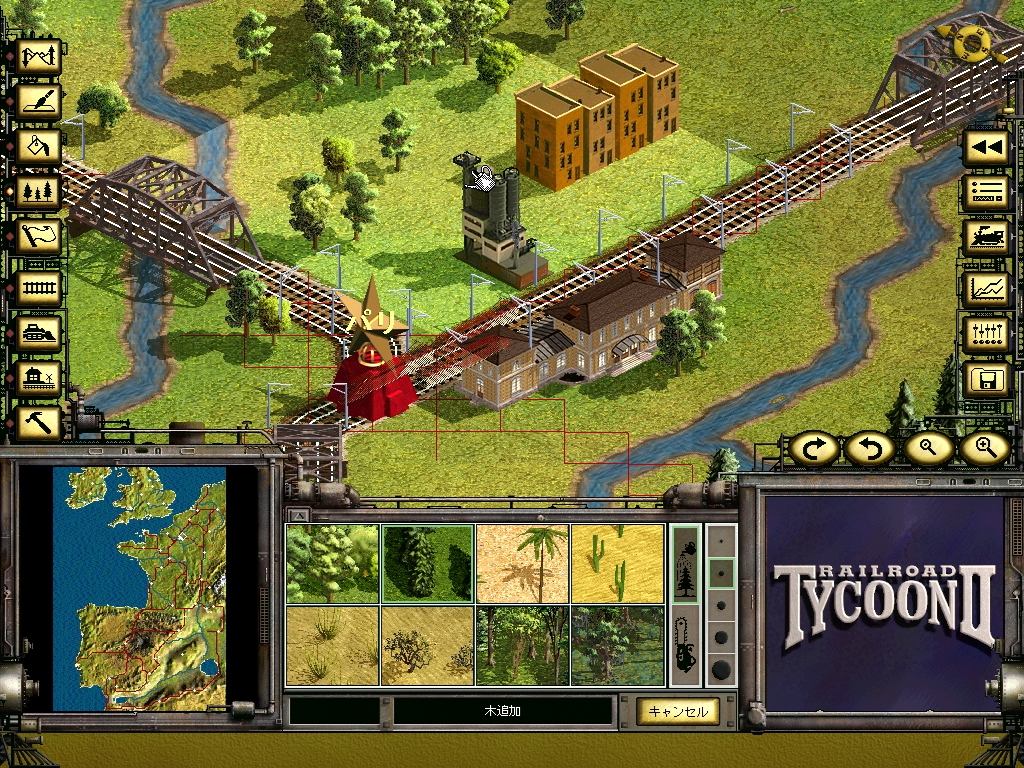The width and height of the screenshot is (1024, 768).
Task: Click the overview minimap of Europe
Action: coord(141,588)
